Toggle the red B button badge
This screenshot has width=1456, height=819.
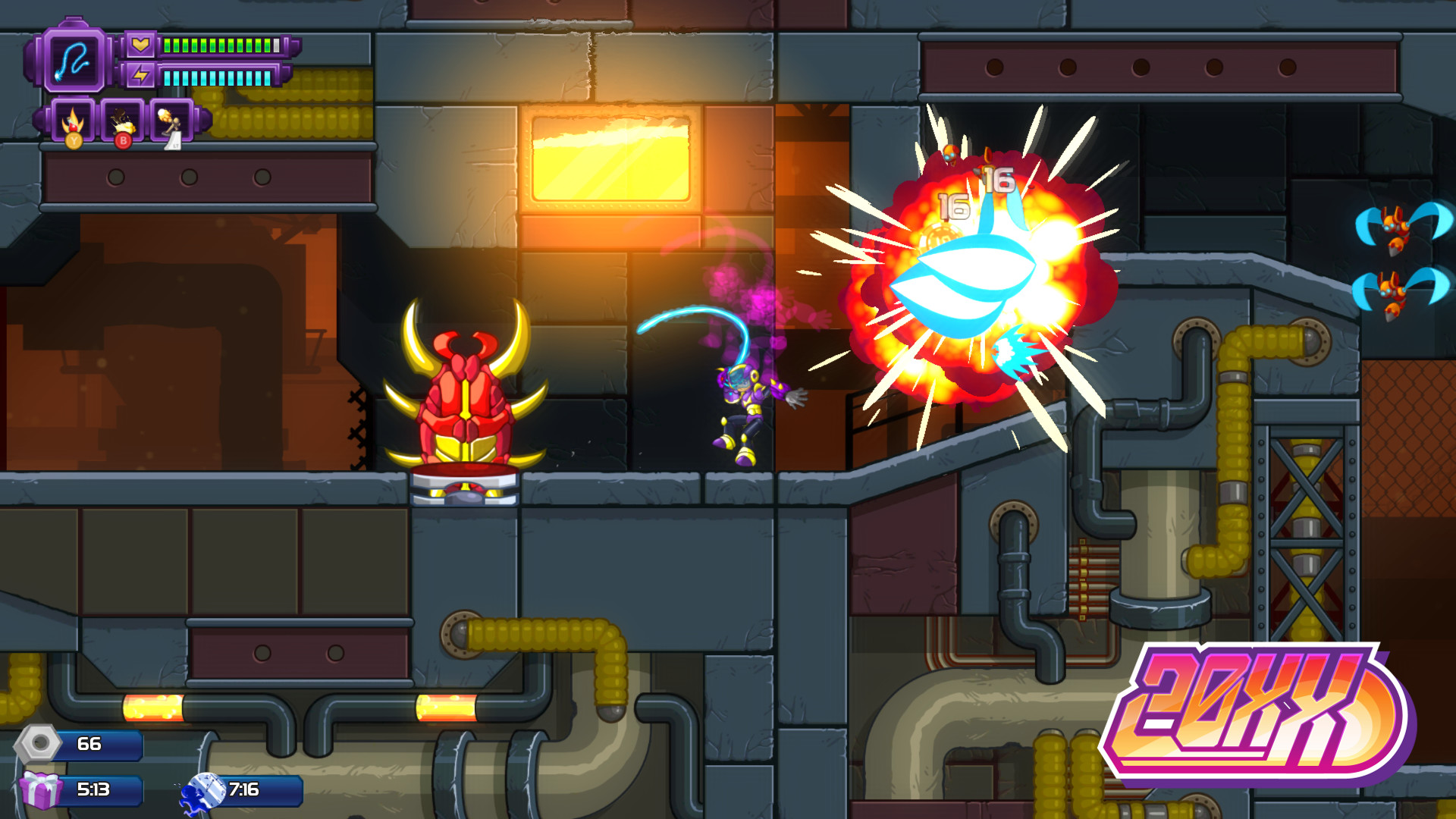[122, 140]
